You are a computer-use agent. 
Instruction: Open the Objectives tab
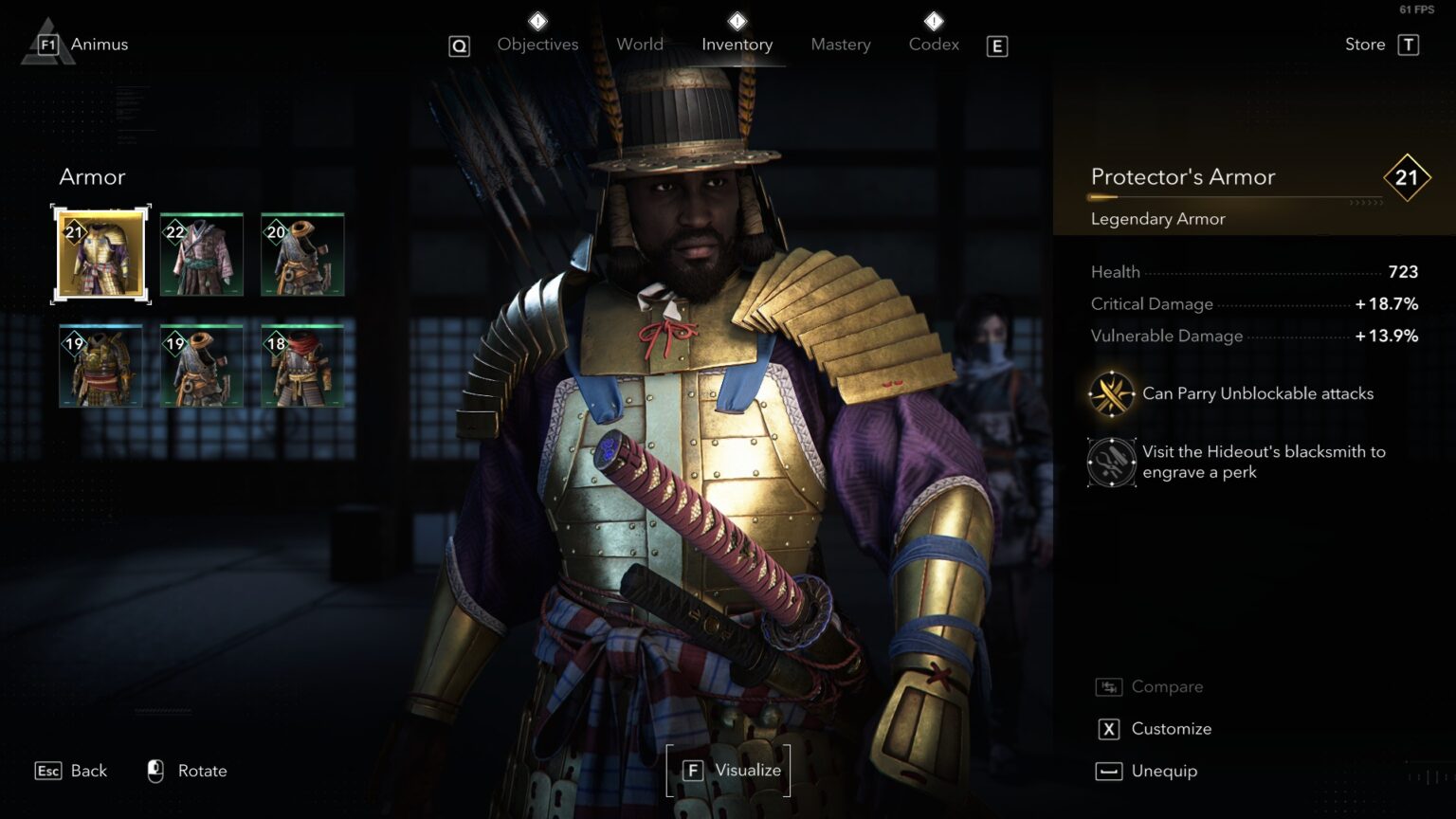[x=537, y=45]
